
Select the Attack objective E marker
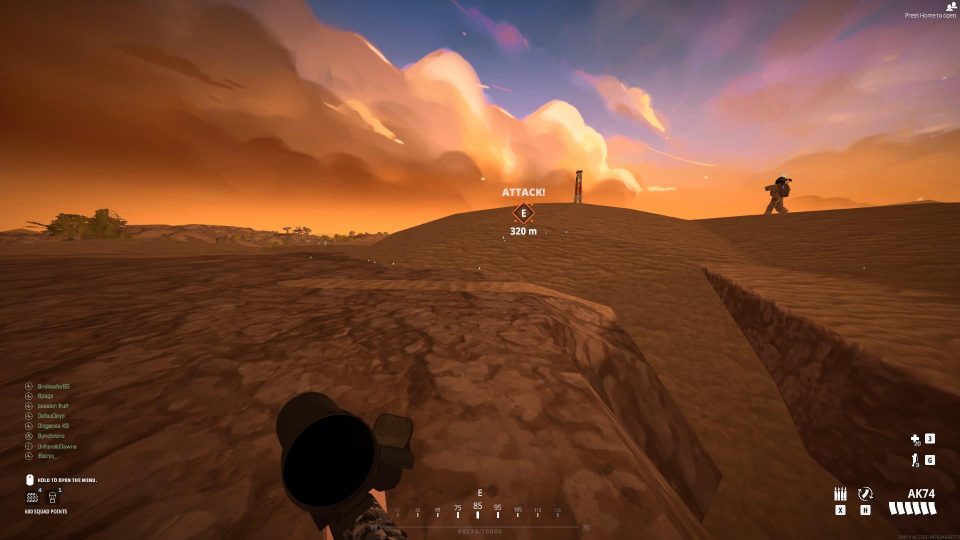coord(522,212)
